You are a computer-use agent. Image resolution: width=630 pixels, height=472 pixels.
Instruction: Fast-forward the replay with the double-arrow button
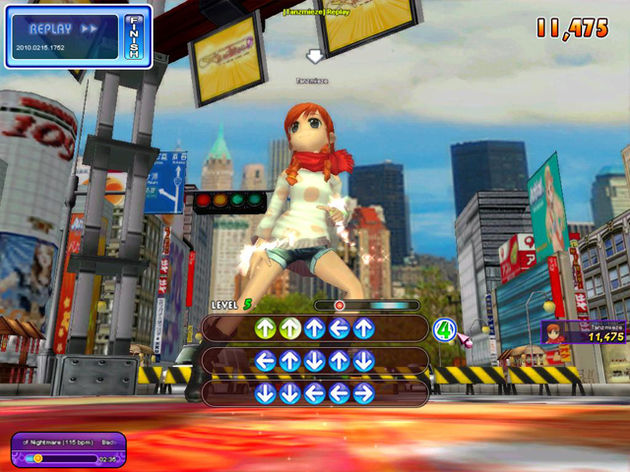(89, 29)
